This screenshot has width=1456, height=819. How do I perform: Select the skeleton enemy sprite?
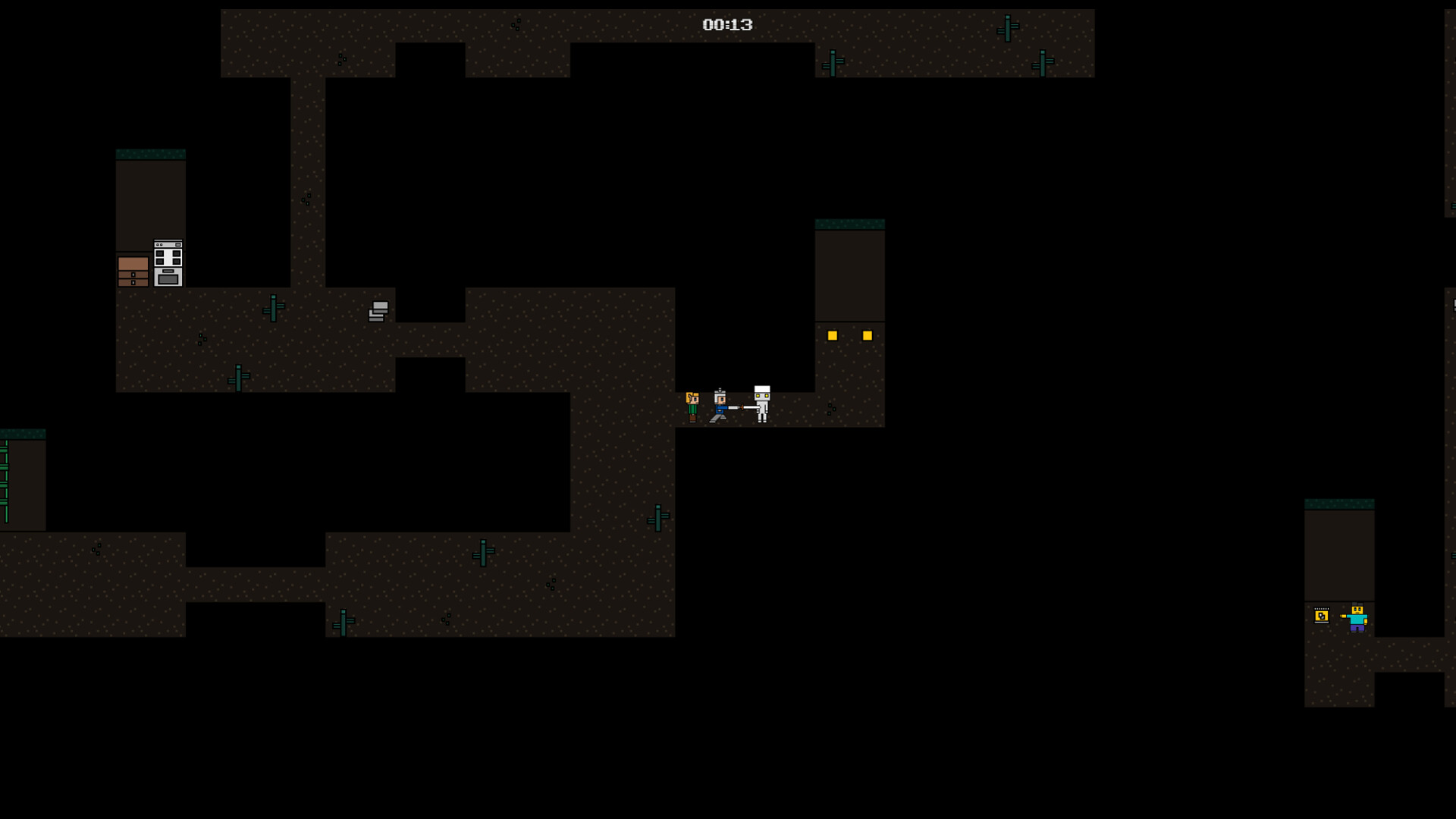click(762, 403)
